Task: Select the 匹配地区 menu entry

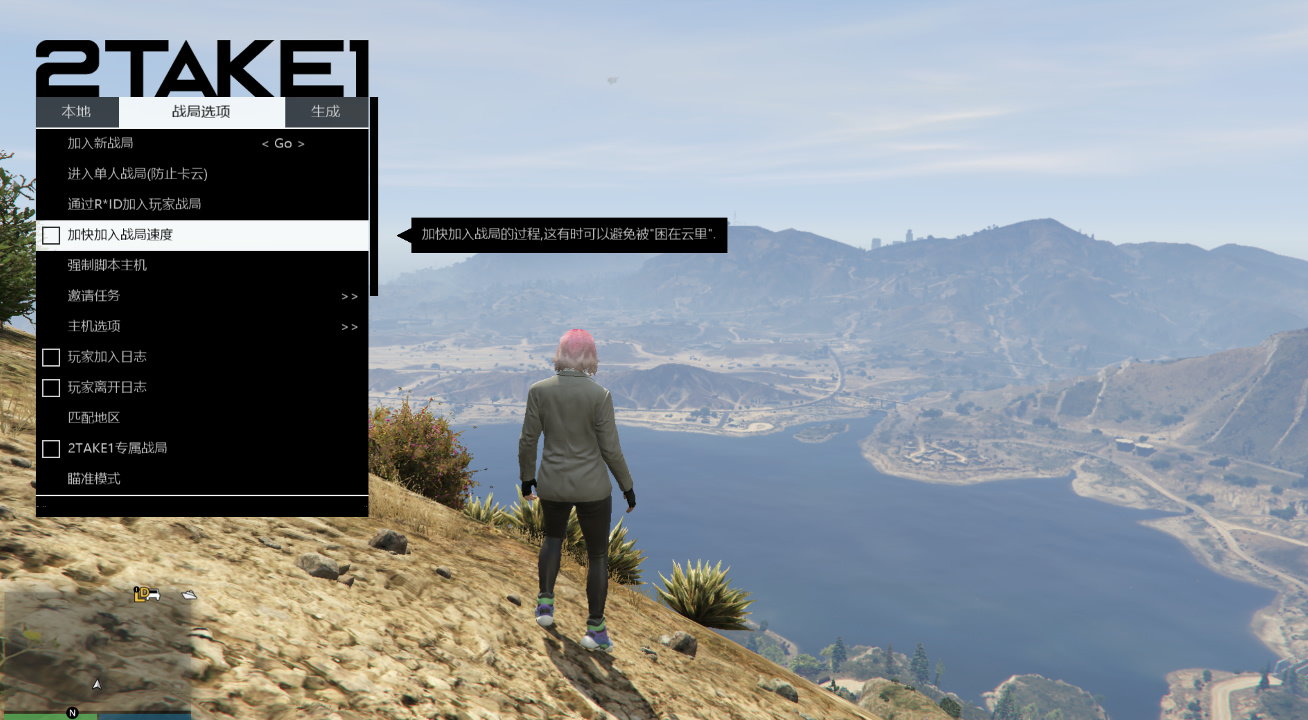Action: (x=94, y=418)
